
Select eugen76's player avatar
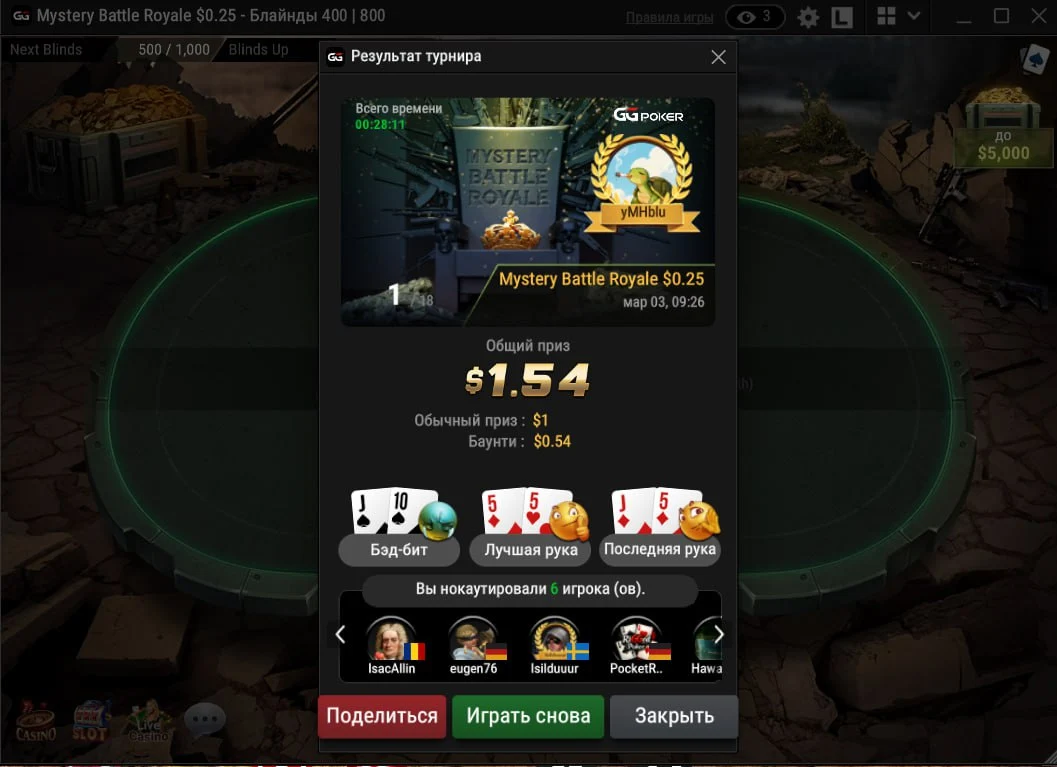pos(473,638)
